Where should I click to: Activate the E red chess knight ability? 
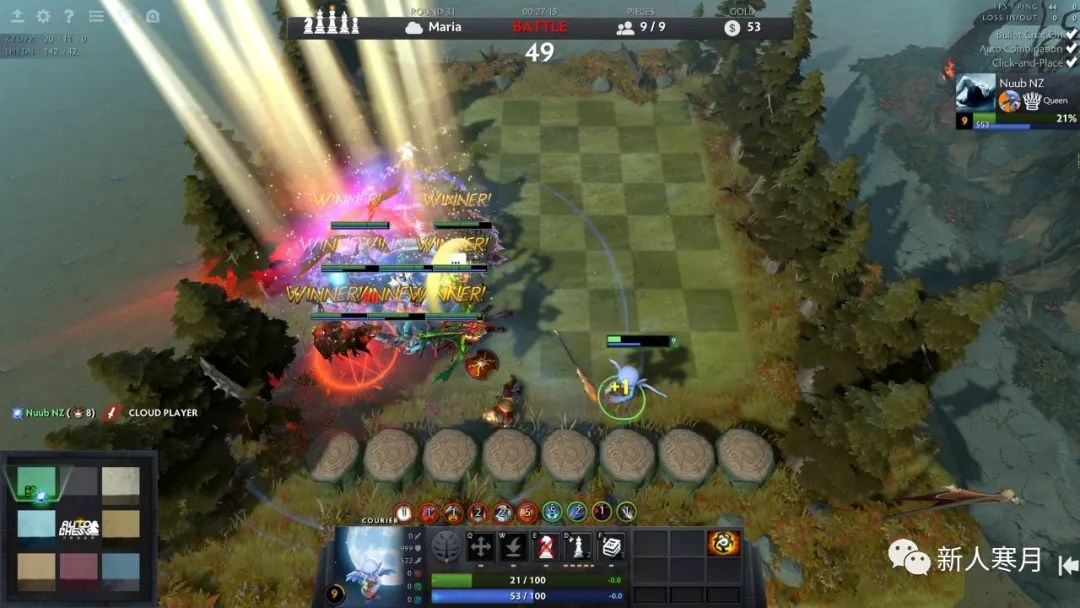pyautogui.click(x=546, y=547)
